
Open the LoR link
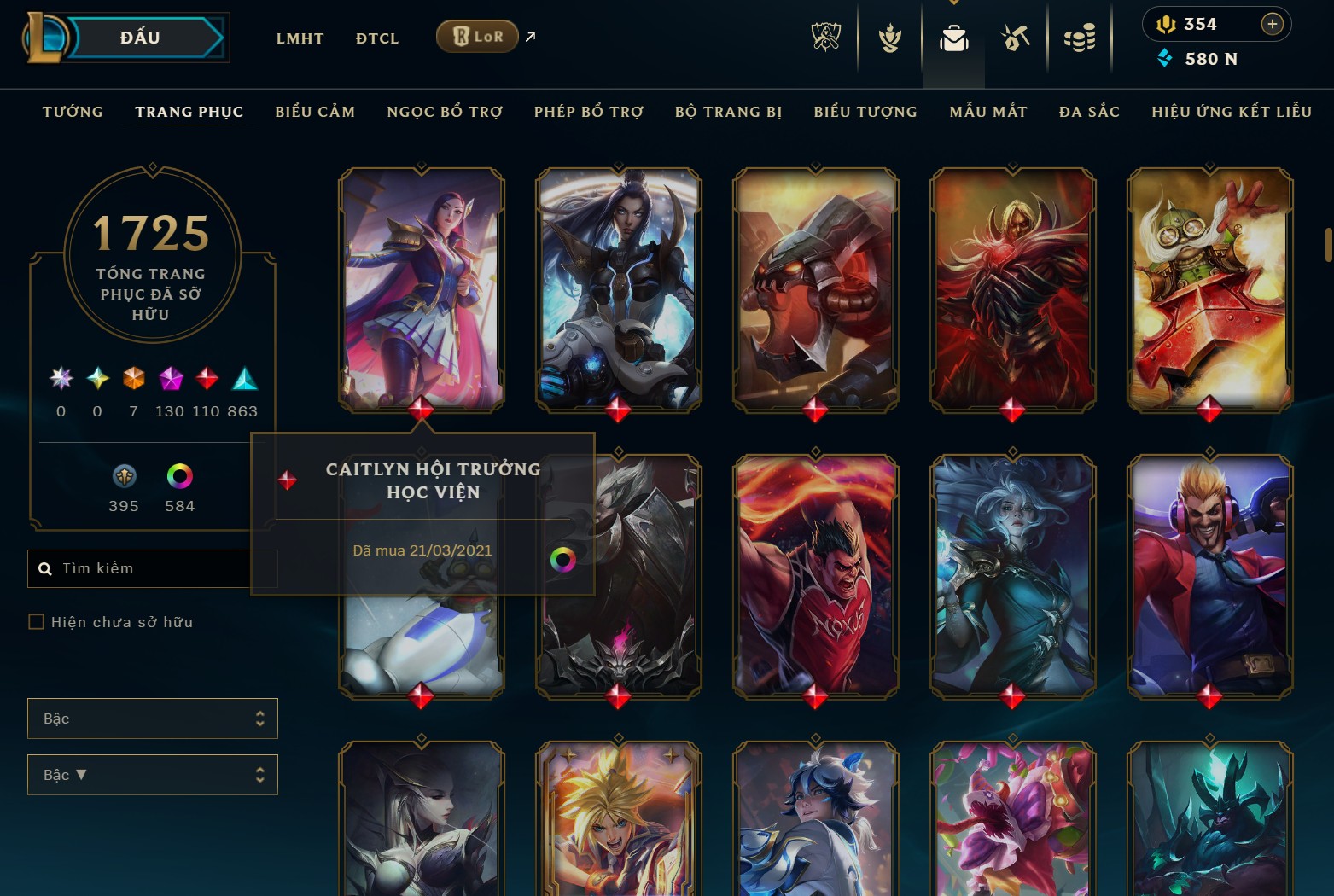tap(477, 37)
